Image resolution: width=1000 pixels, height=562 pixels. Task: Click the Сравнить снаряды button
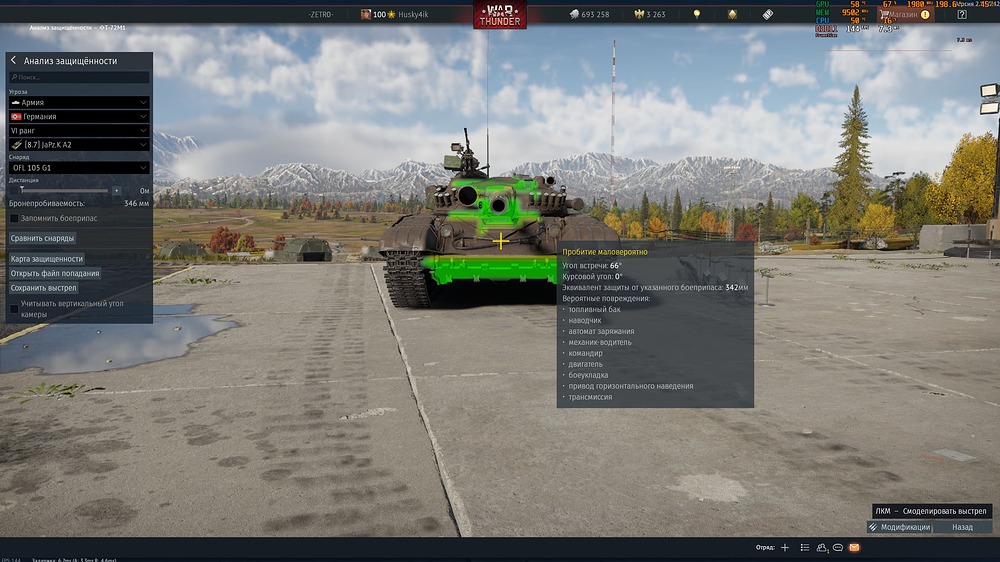tap(42, 238)
